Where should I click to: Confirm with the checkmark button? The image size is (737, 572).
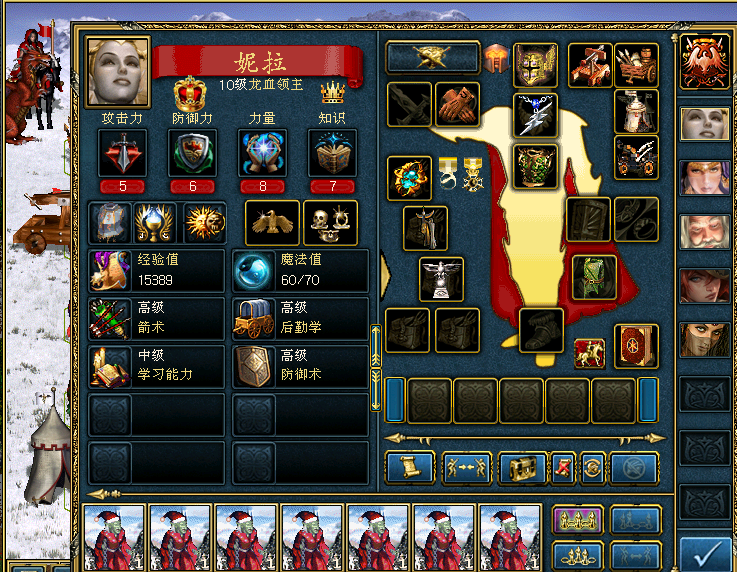pyautogui.click(x=705, y=553)
